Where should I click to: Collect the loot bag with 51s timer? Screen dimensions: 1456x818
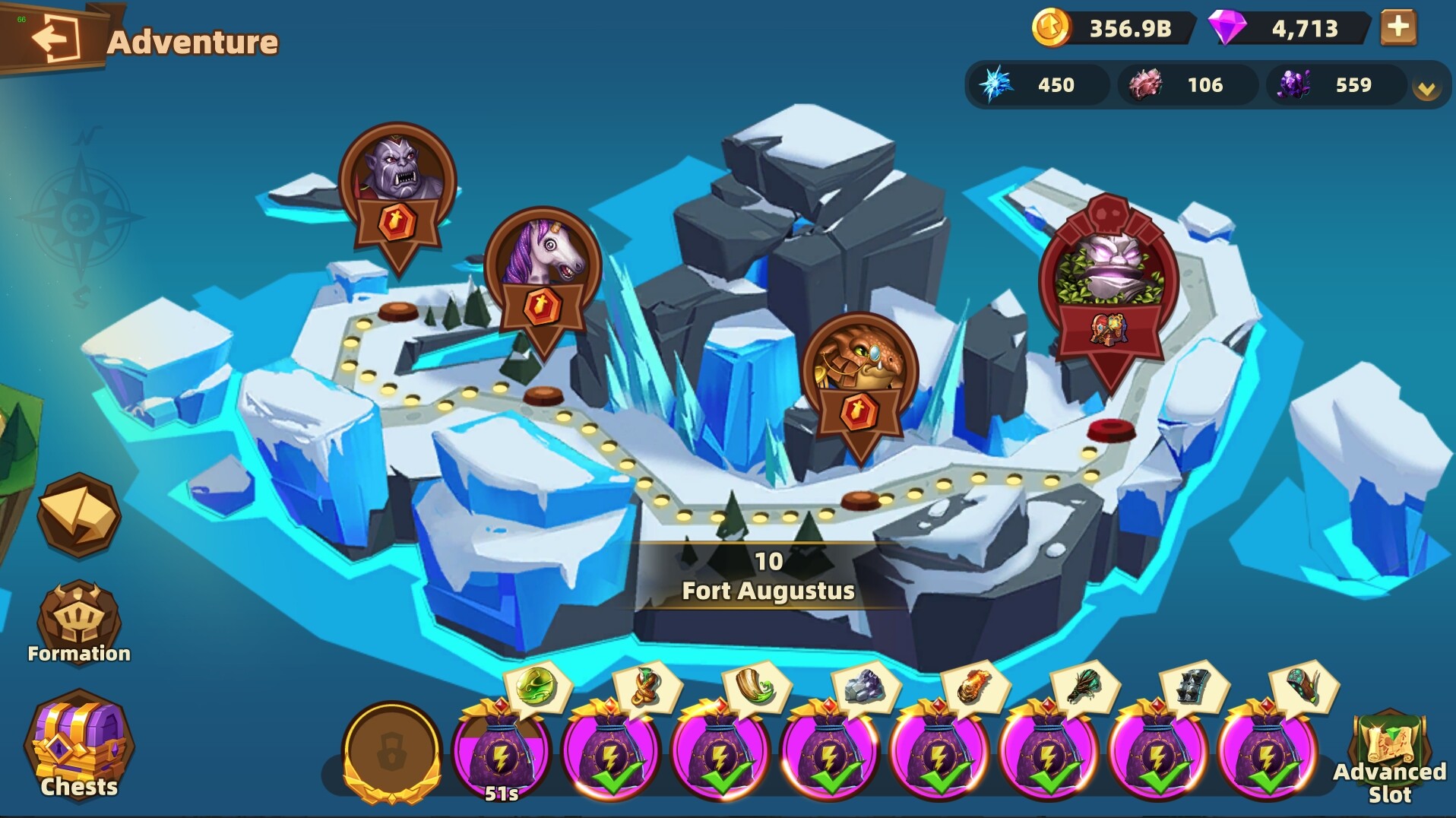[x=501, y=756]
